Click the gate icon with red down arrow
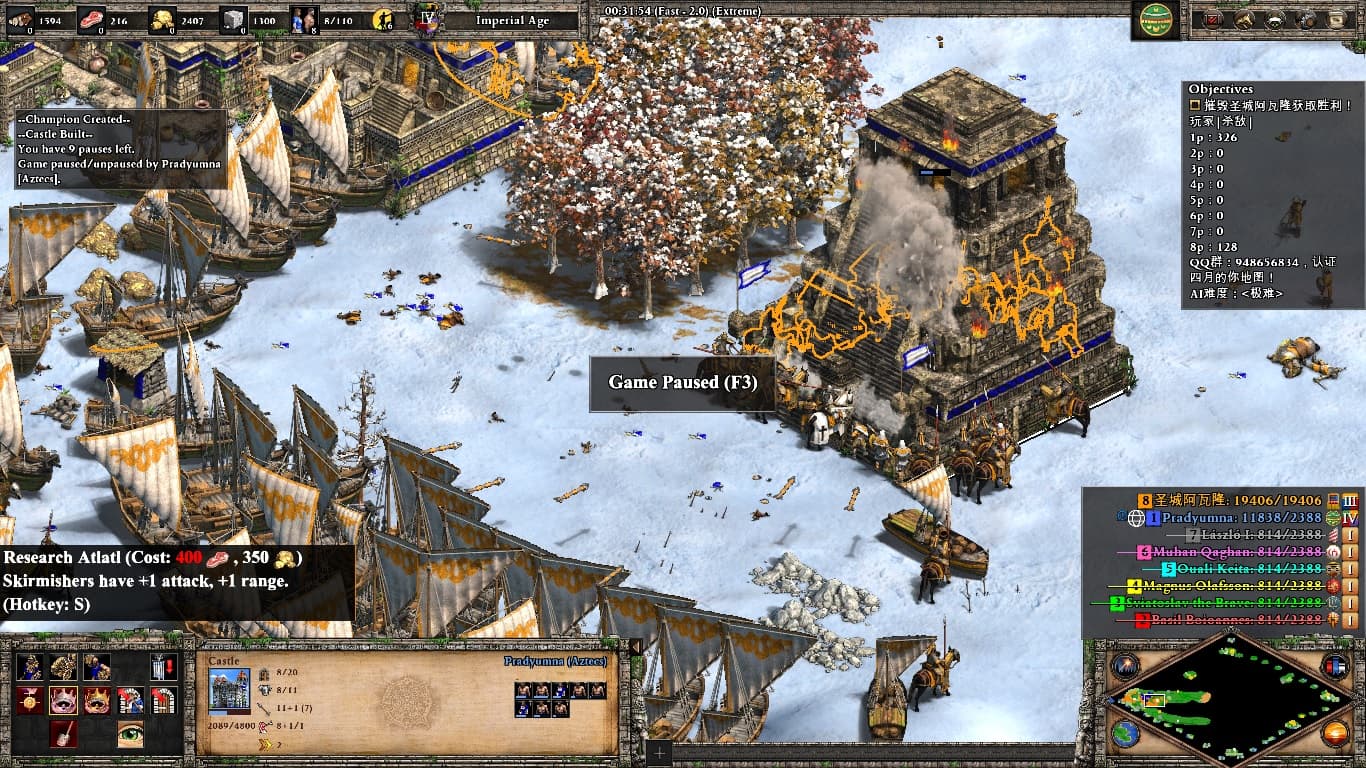This screenshot has width=1366, height=768. (x=163, y=667)
